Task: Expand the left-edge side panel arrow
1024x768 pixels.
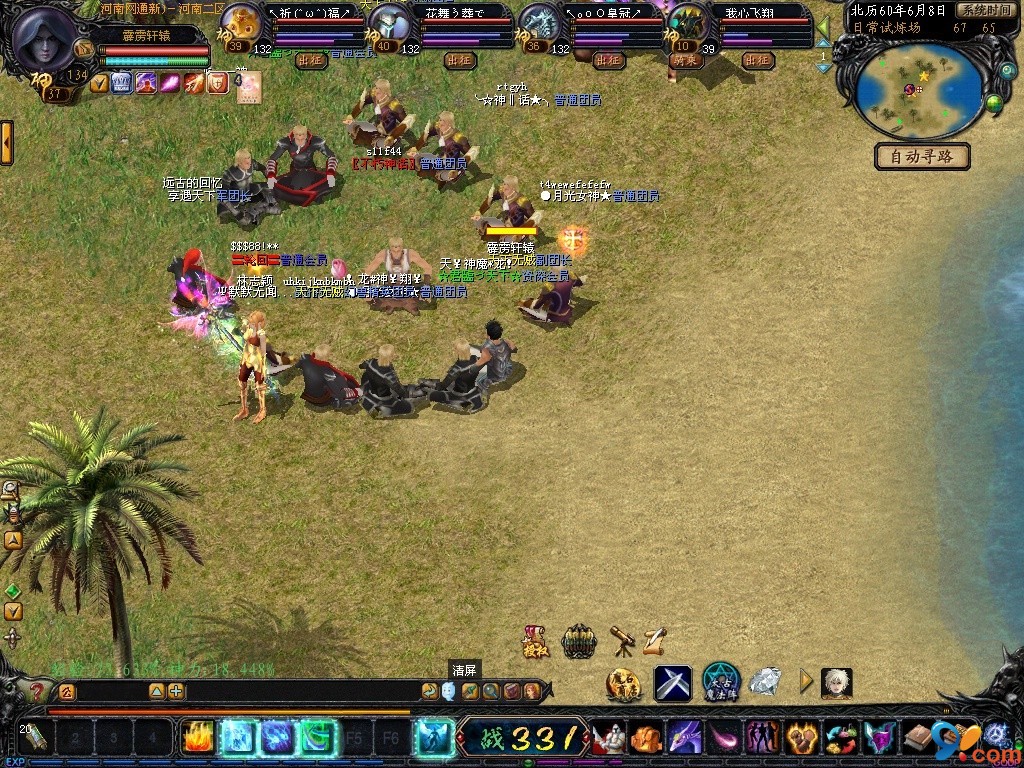Action: click(6, 142)
